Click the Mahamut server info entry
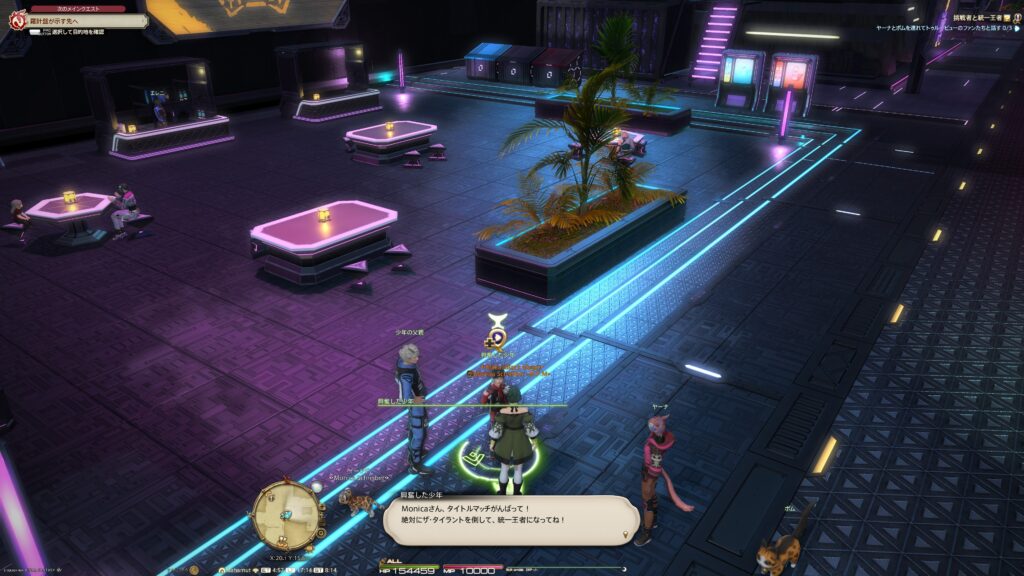1024x576 pixels. [x=238, y=570]
